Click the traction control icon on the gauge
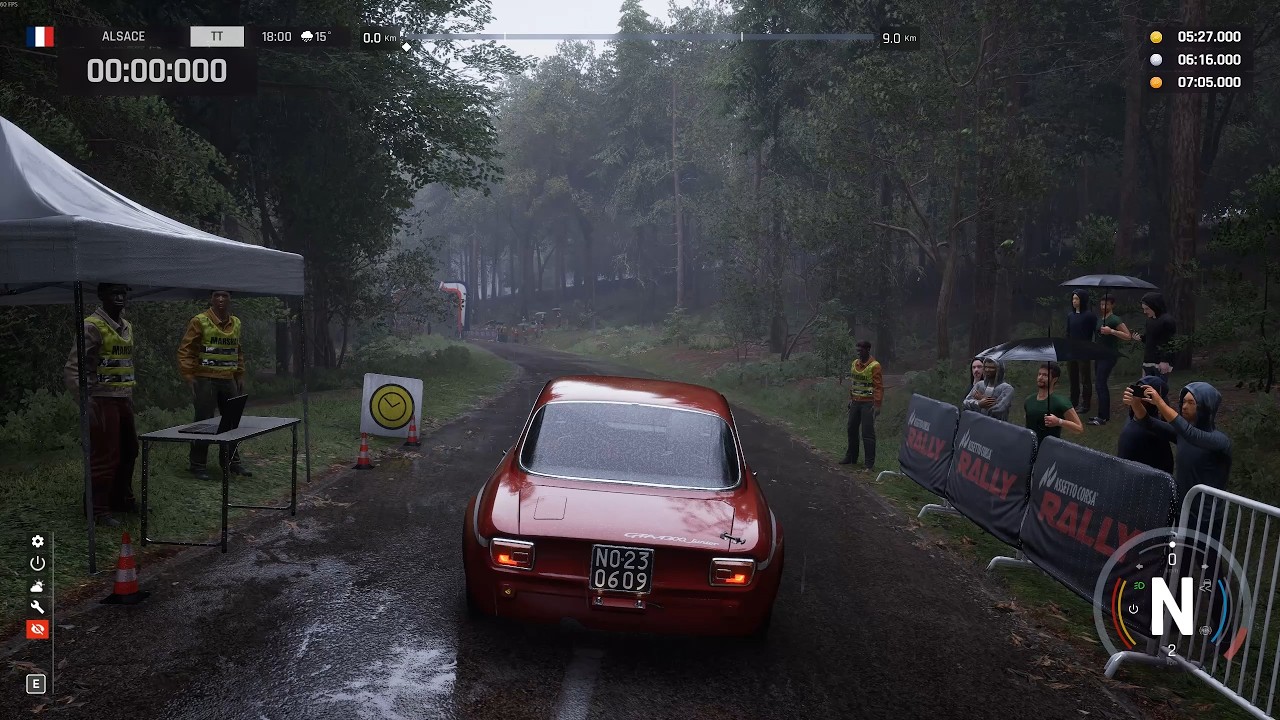1280x720 pixels. tap(1206, 584)
